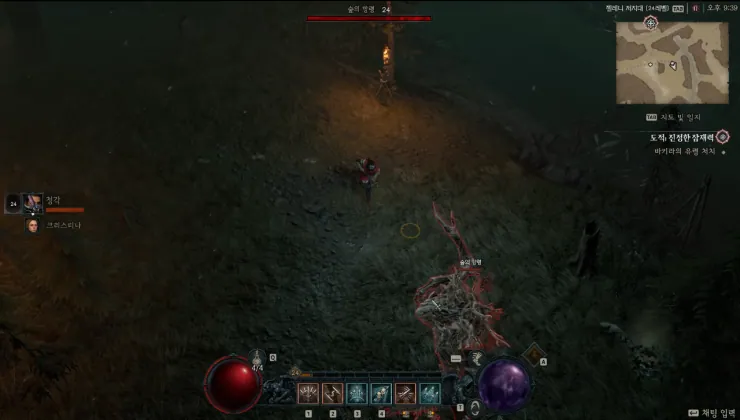Drink the healing potion beside the health orb

258,360
